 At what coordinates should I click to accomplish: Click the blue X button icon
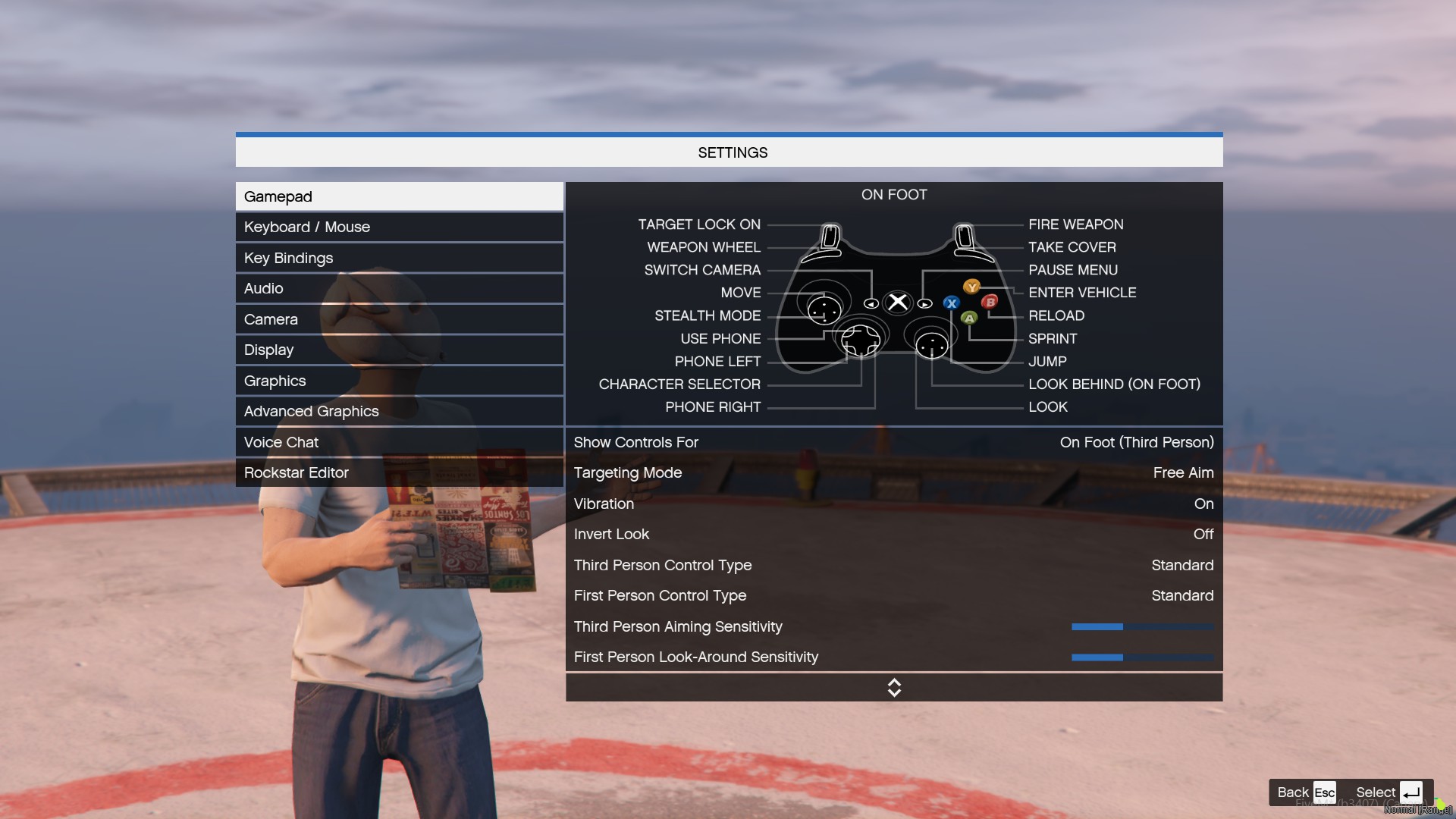tap(952, 303)
